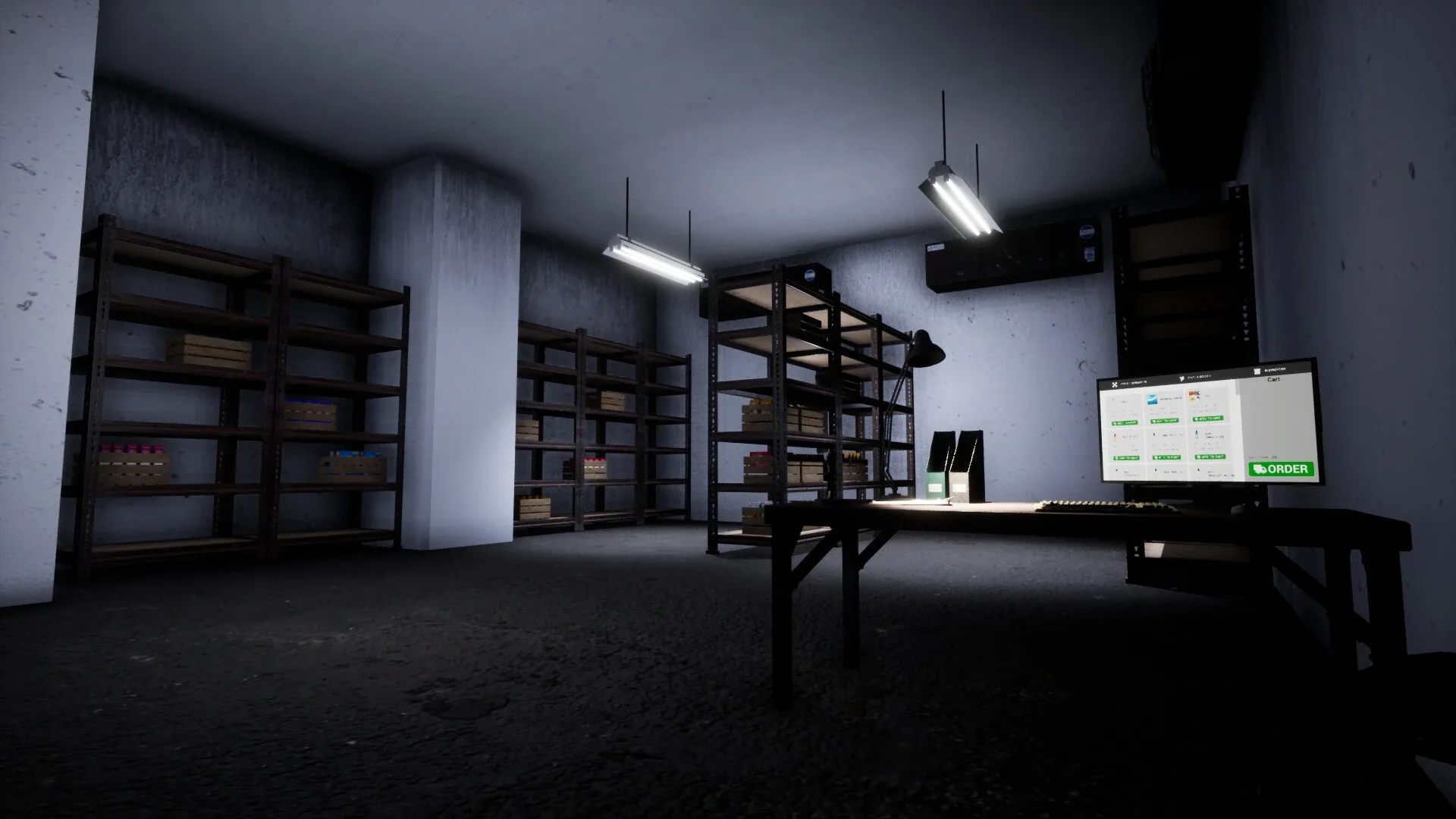Click the cart icon on the middle-right Add to Cart
The height and width of the screenshot is (819, 1456).
[1197, 456]
